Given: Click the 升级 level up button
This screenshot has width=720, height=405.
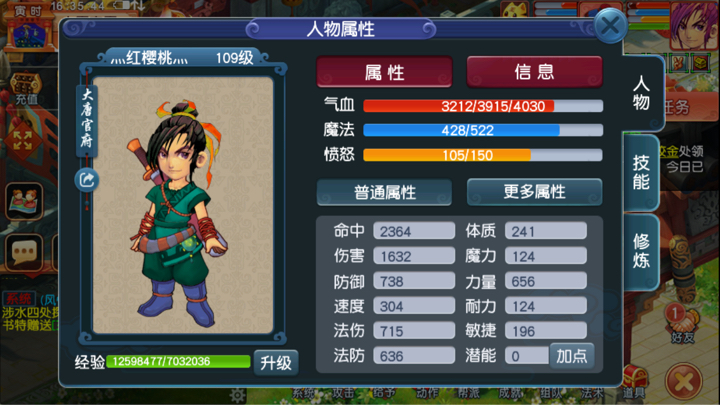Looking at the screenshot, I should click(275, 361).
